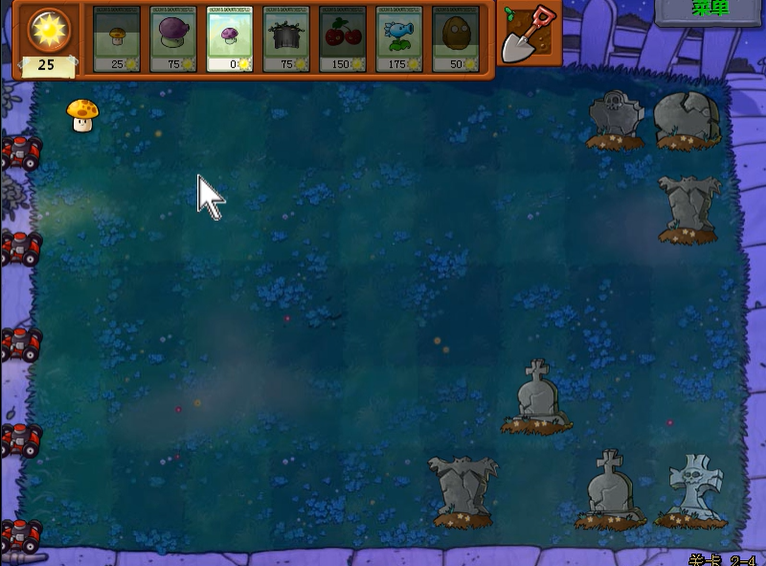Open the green menu button
The height and width of the screenshot is (566, 766).
[x=710, y=9]
